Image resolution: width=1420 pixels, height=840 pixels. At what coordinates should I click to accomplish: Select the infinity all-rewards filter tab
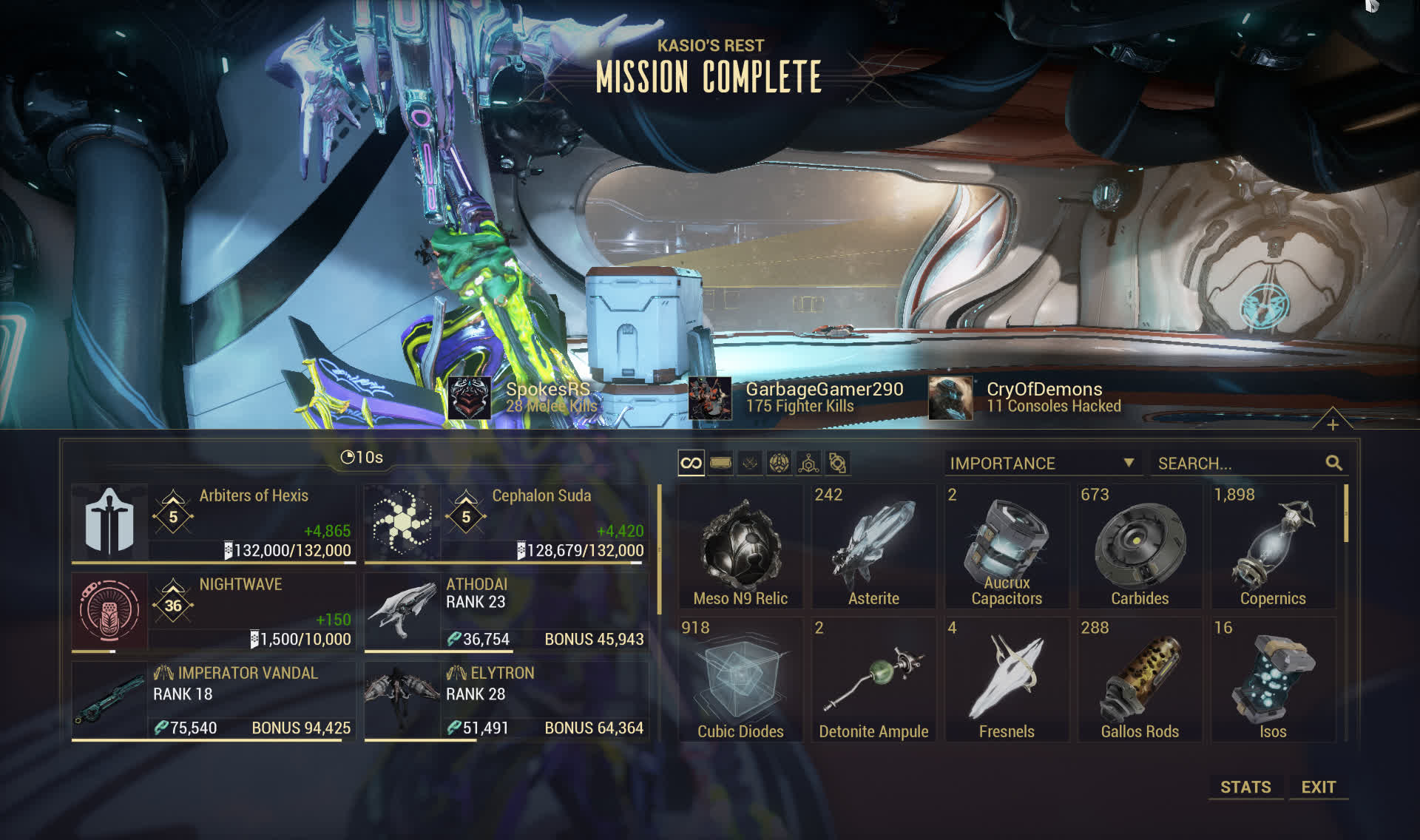coord(691,463)
